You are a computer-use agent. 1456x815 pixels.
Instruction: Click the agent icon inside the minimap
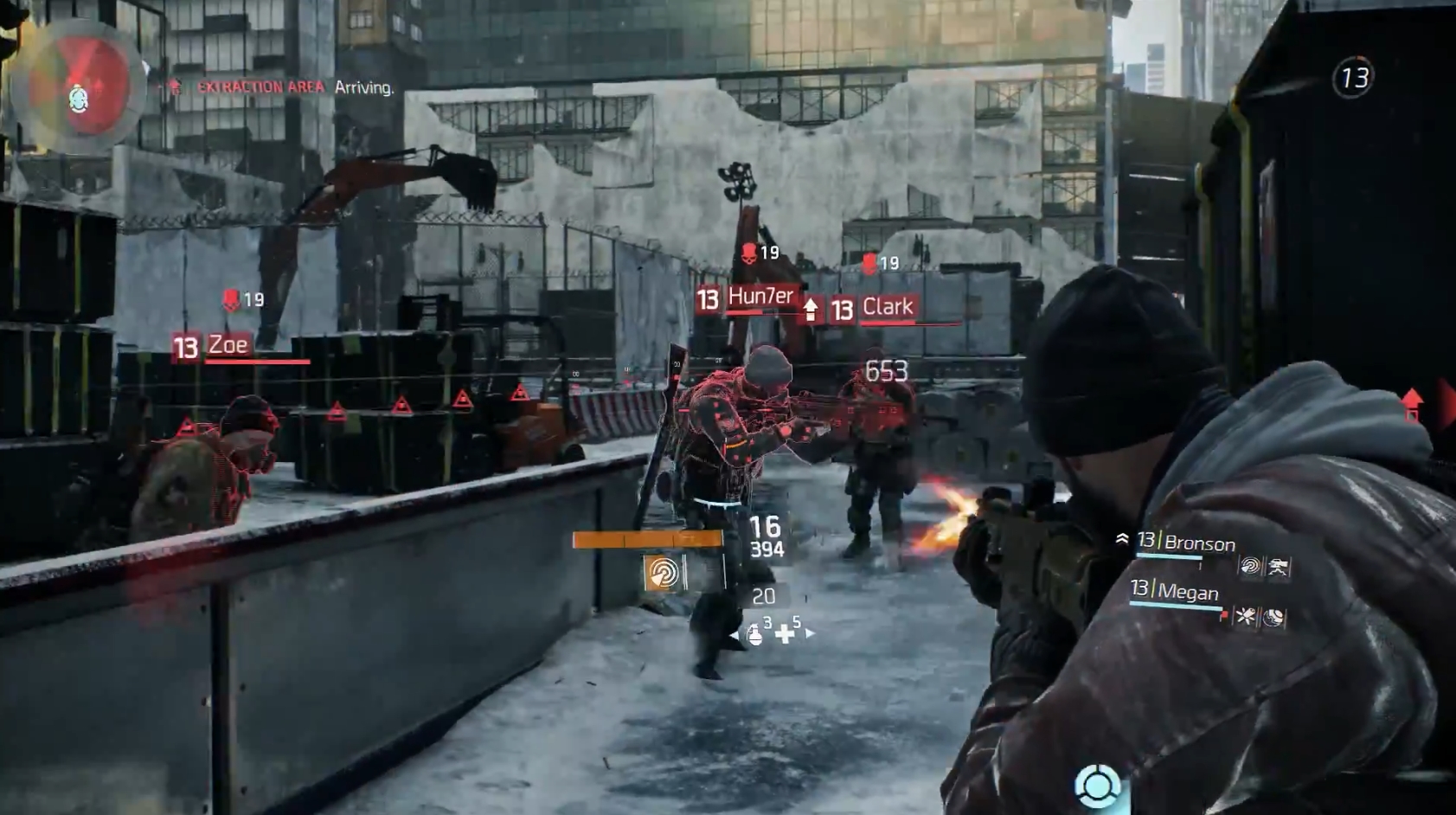tap(80, 98)
